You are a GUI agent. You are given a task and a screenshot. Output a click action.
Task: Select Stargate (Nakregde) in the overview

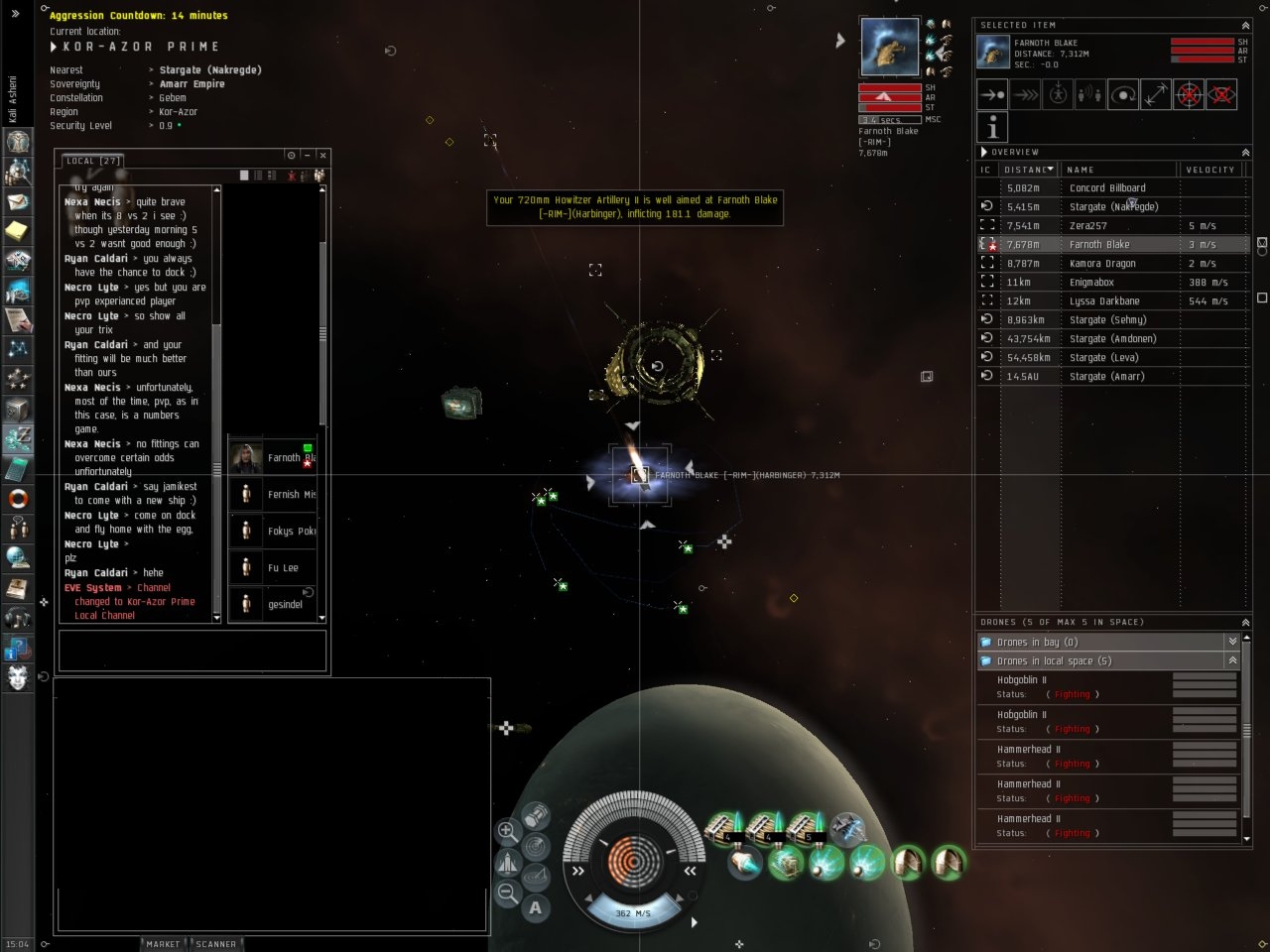click(1113, 206)
